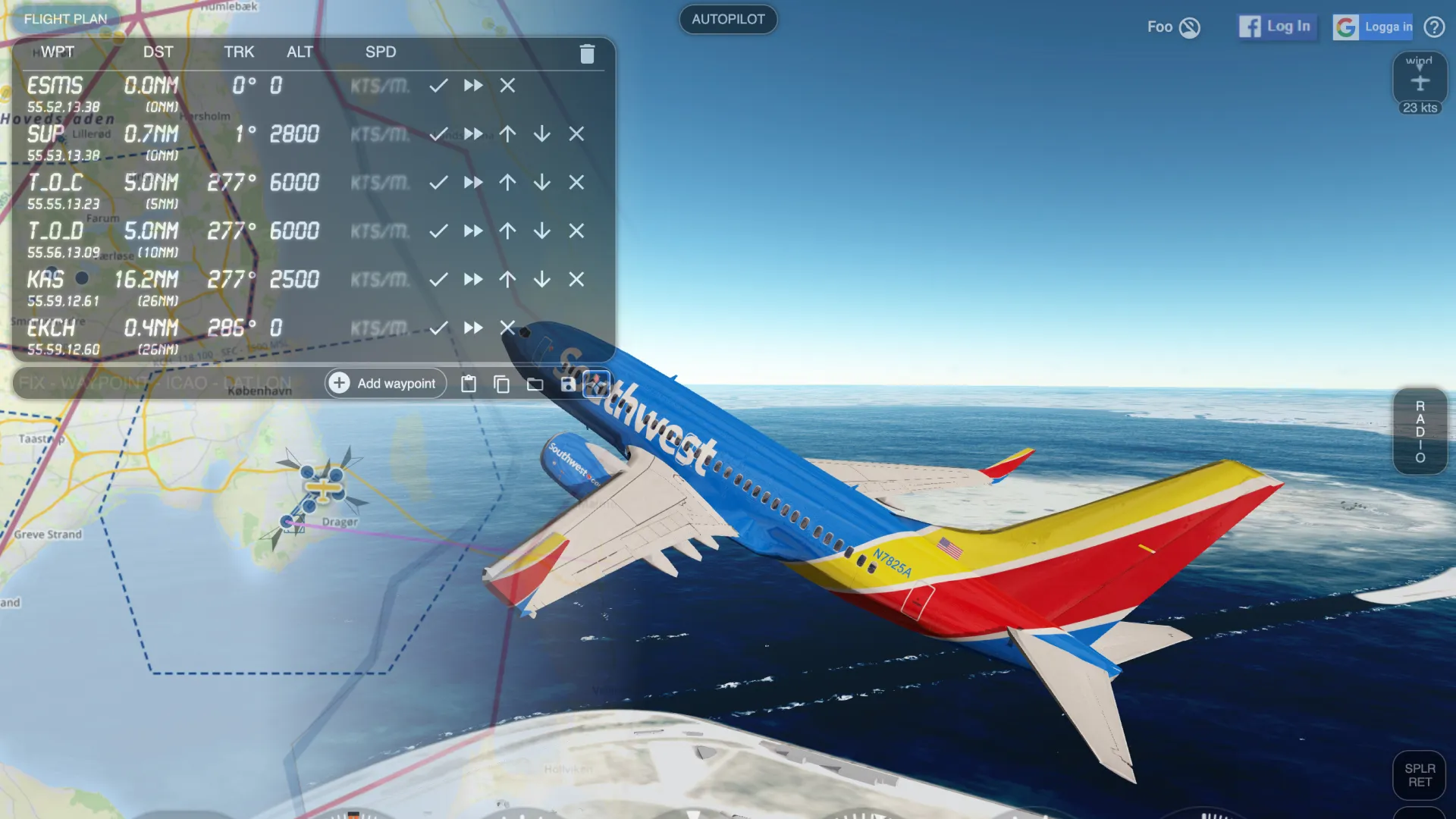Open the FLIGHT PLAN panel header
This screenshot has height=819, width=1456.
tap(66, 19)
